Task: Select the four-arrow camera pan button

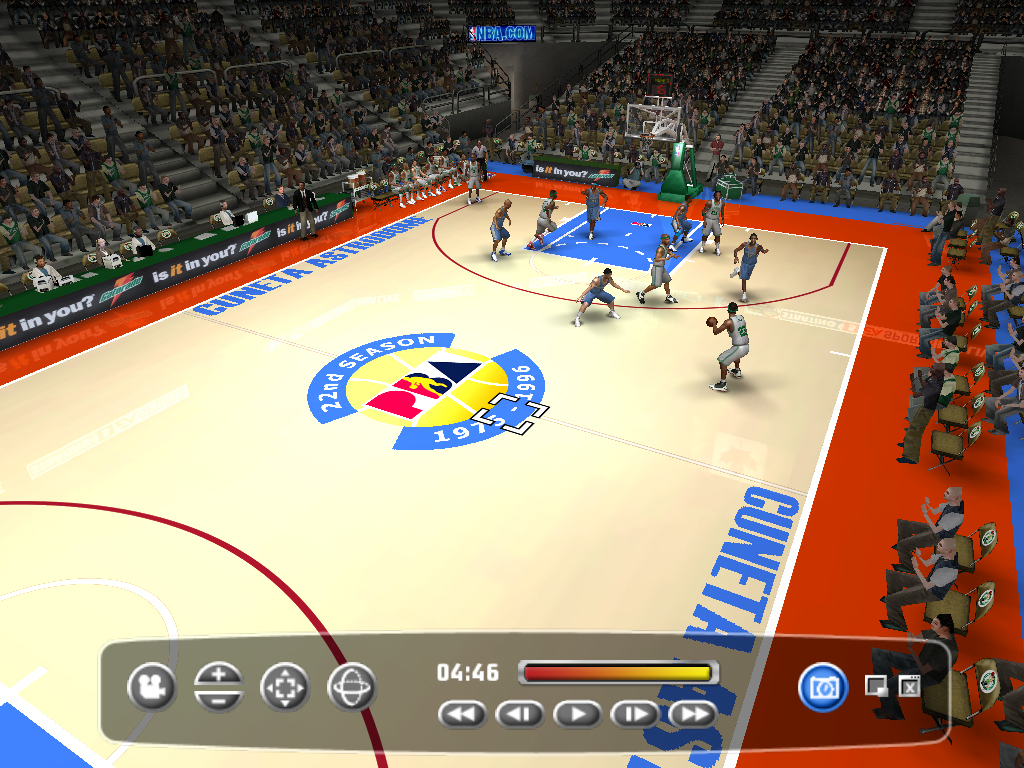Action: [285, 687]
